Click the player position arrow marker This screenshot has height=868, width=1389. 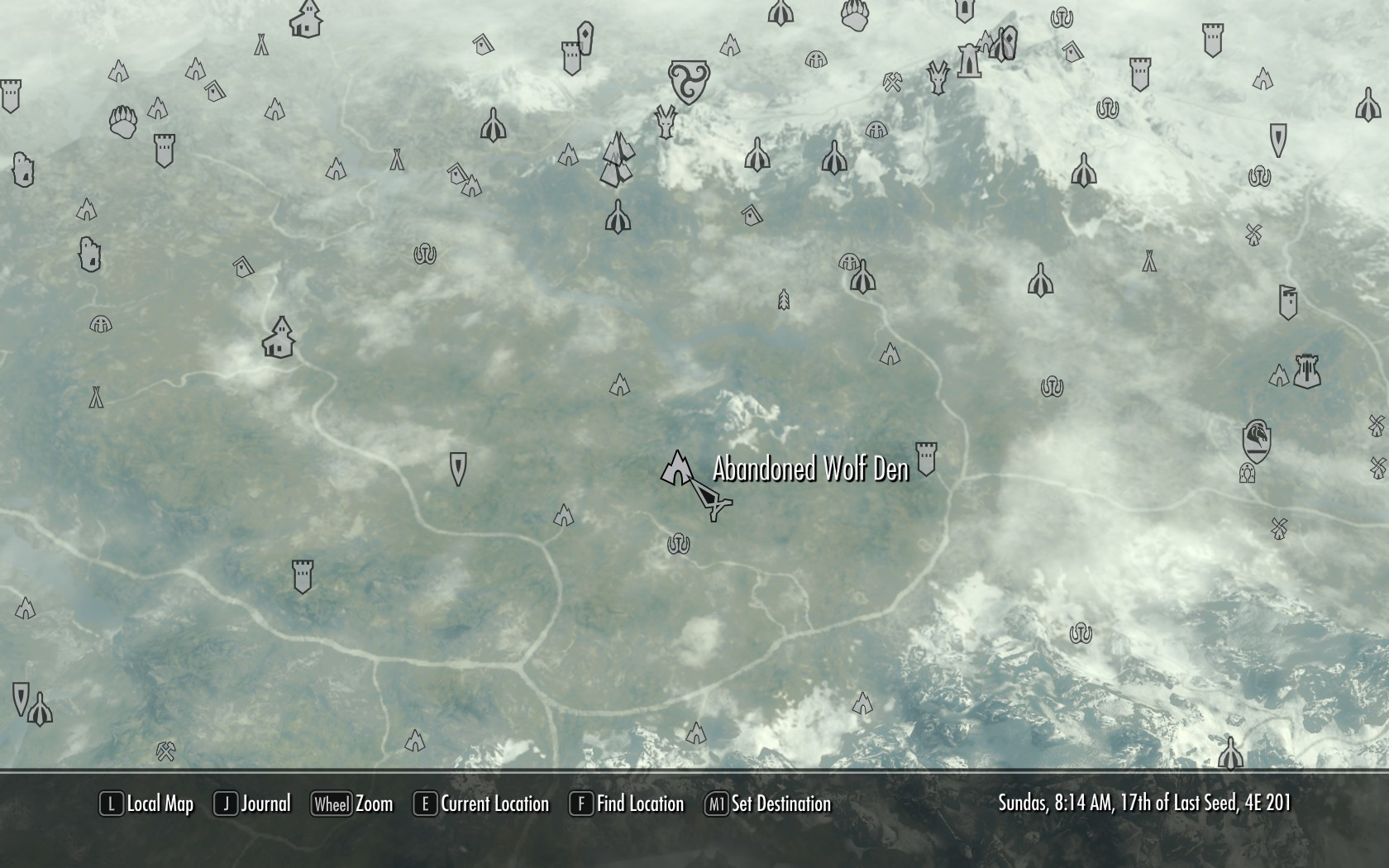pos(710,498)
